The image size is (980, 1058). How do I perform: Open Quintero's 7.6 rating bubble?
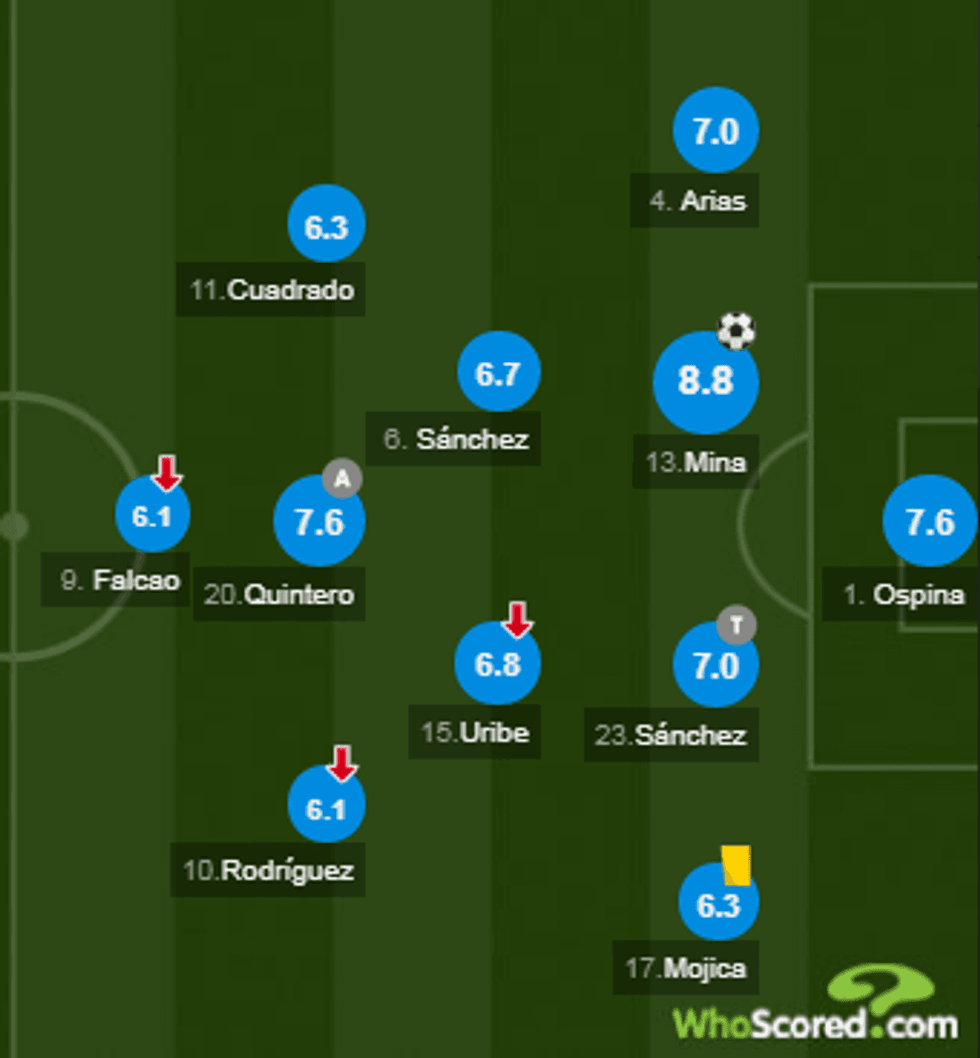[319, 522]
